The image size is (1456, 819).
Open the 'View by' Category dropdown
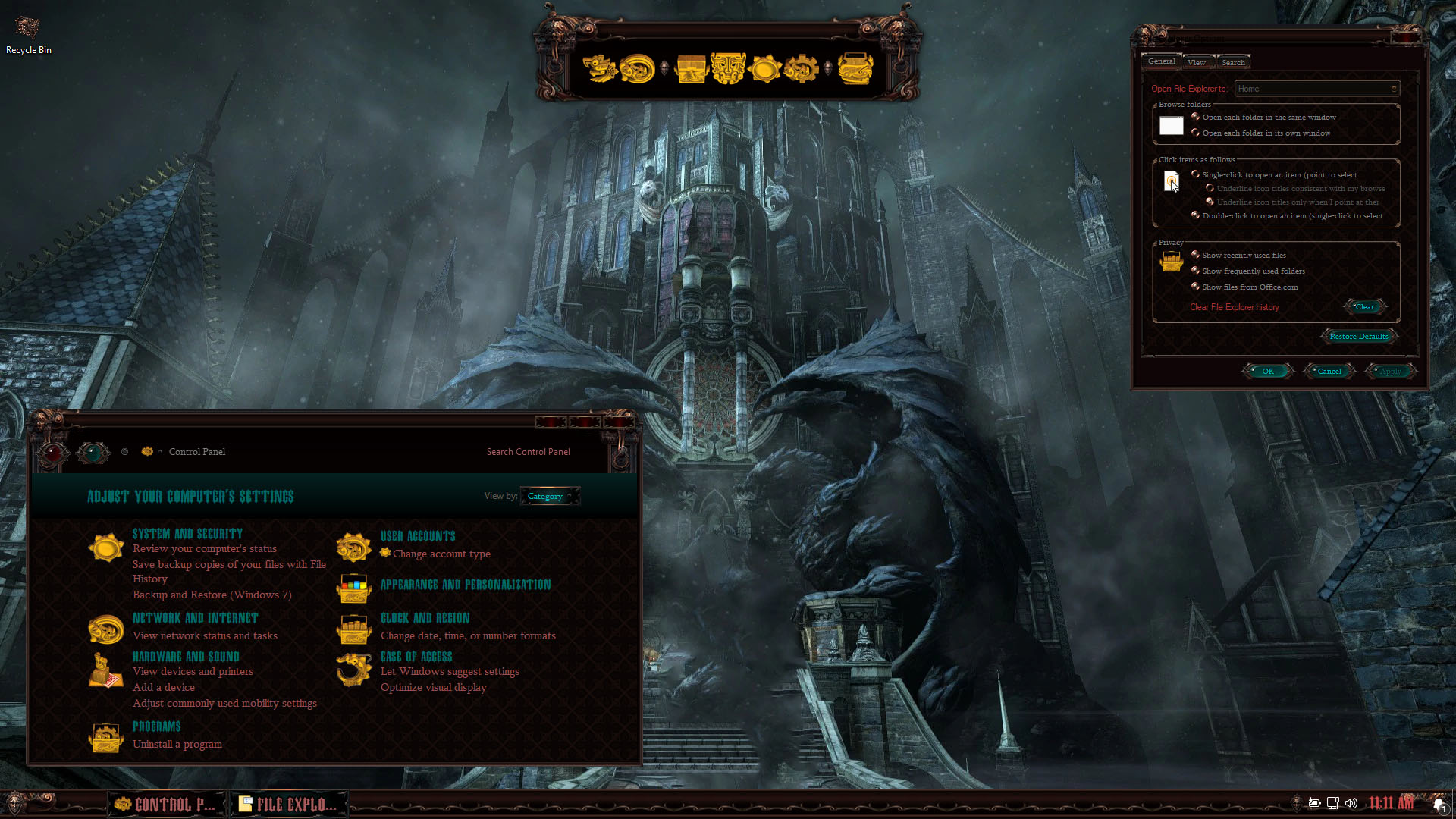click(x=551, y=497)
